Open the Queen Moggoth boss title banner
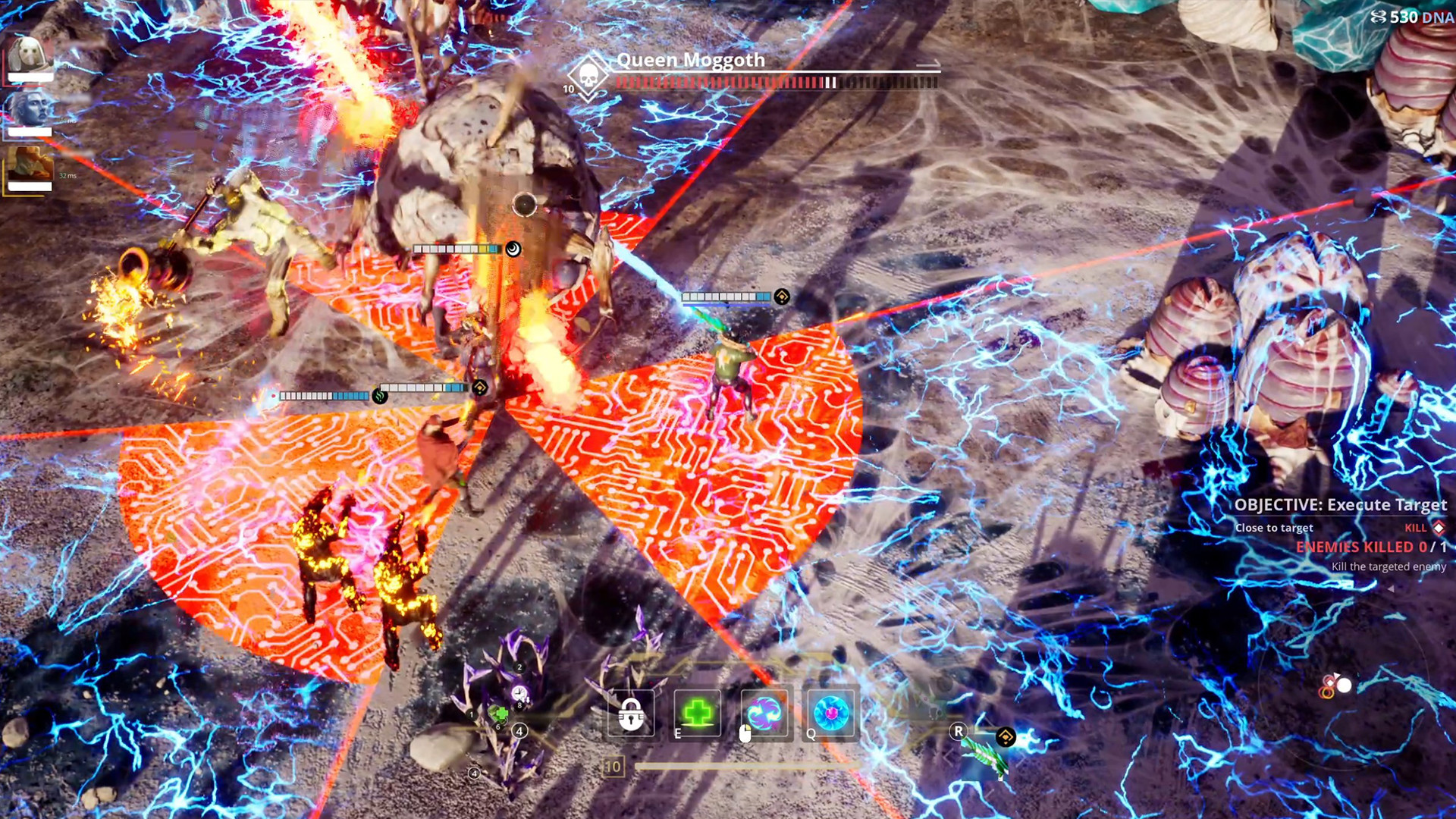 [690, 61]
